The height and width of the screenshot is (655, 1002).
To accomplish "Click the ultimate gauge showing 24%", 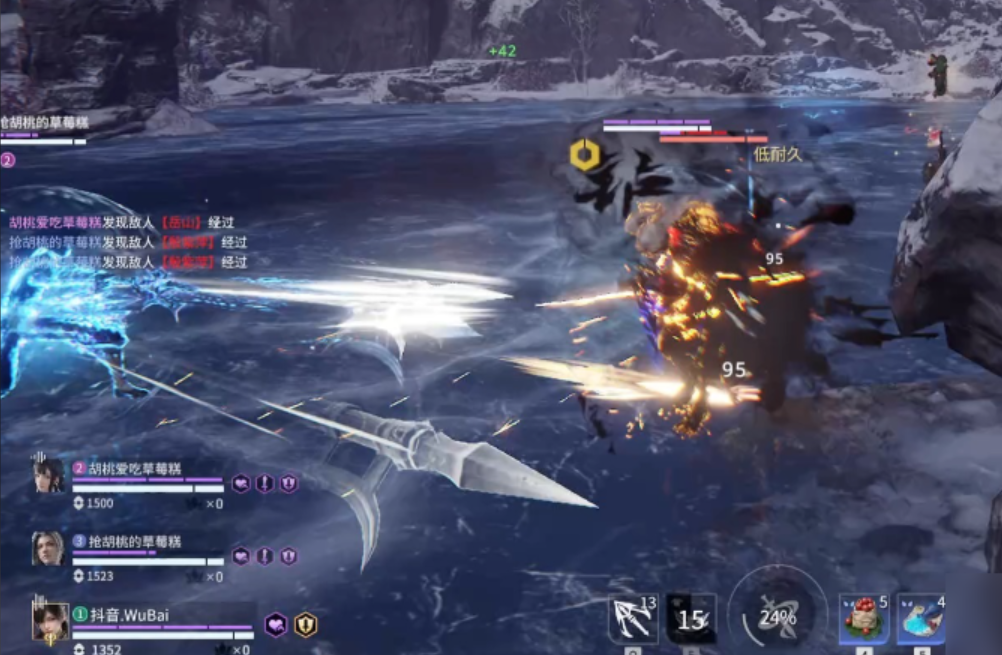I will 777,617.
